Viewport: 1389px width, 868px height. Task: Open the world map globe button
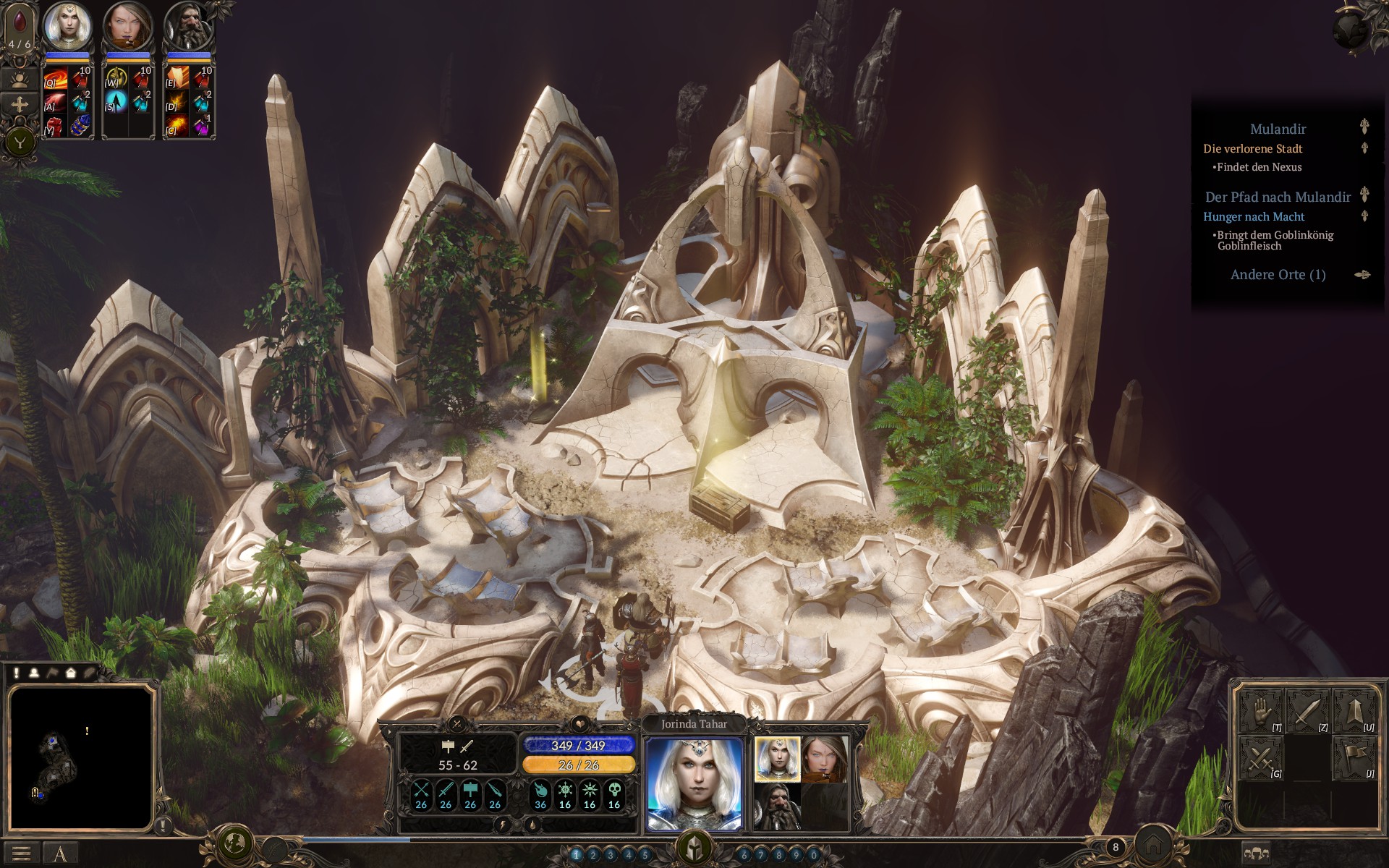[234, 843]
